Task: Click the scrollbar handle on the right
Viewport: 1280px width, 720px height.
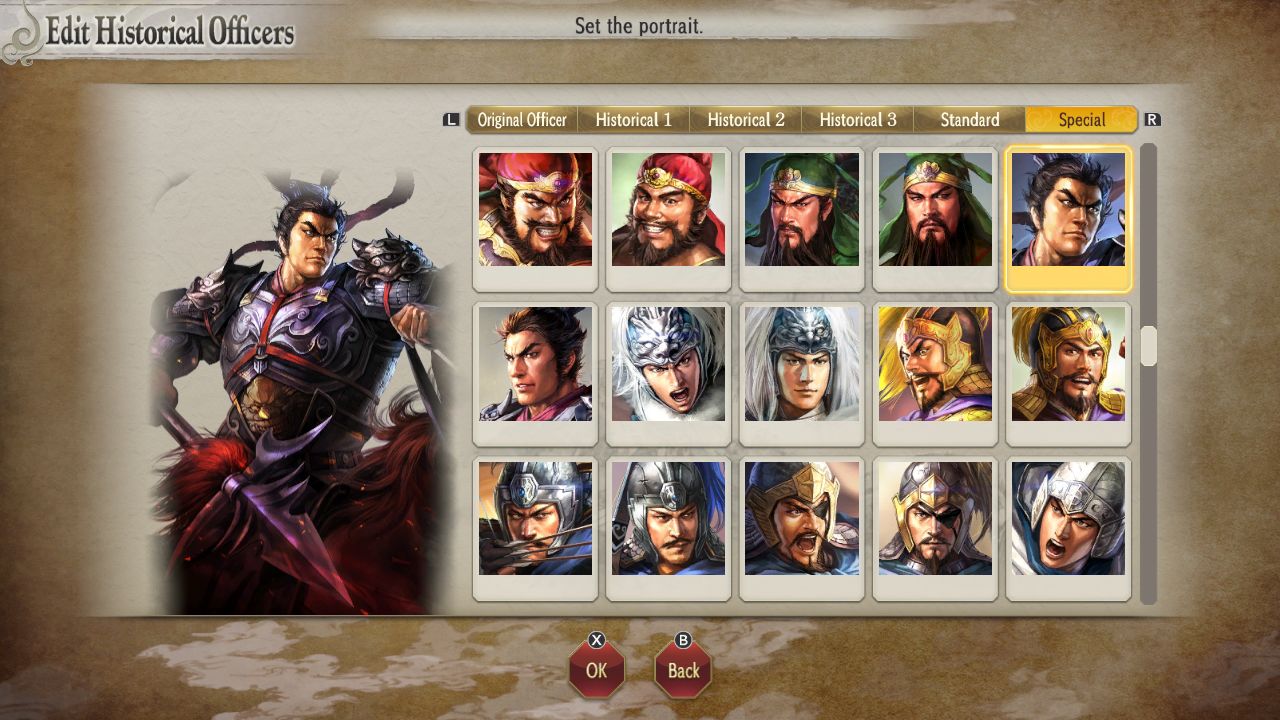Action: 1147,345
